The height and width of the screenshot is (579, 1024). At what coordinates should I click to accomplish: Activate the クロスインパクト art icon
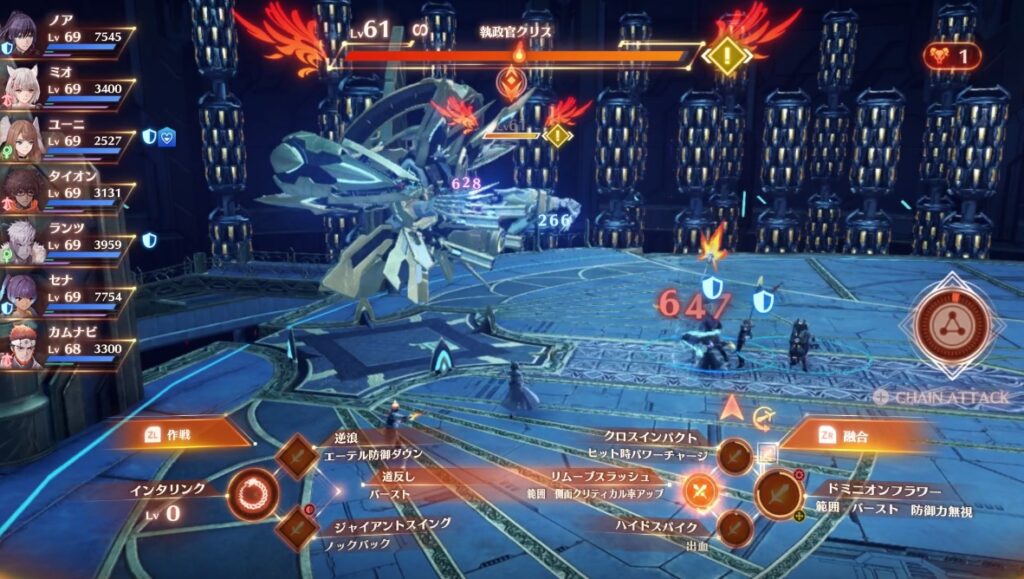coord(735,456)
